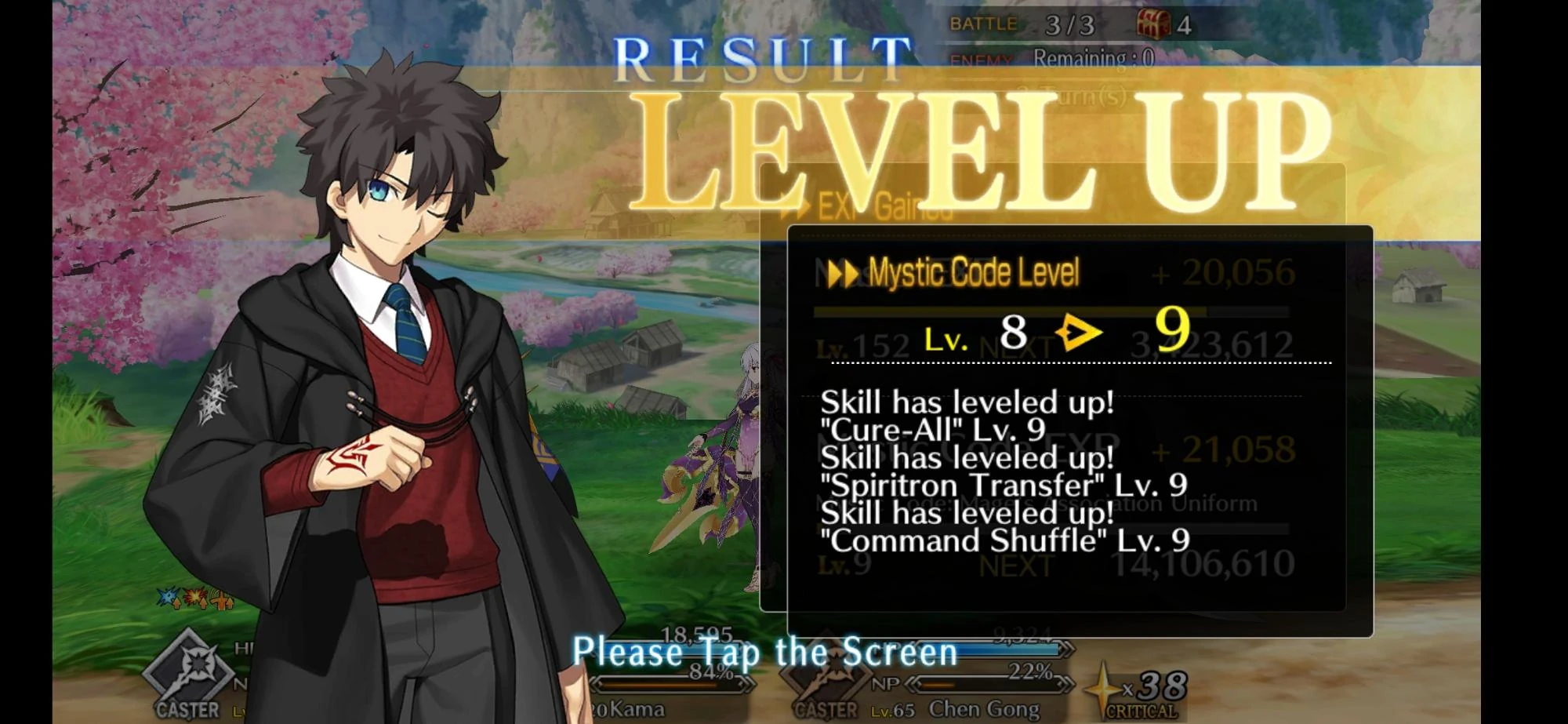Tap the Please Tap the Screen prompt

764,651
